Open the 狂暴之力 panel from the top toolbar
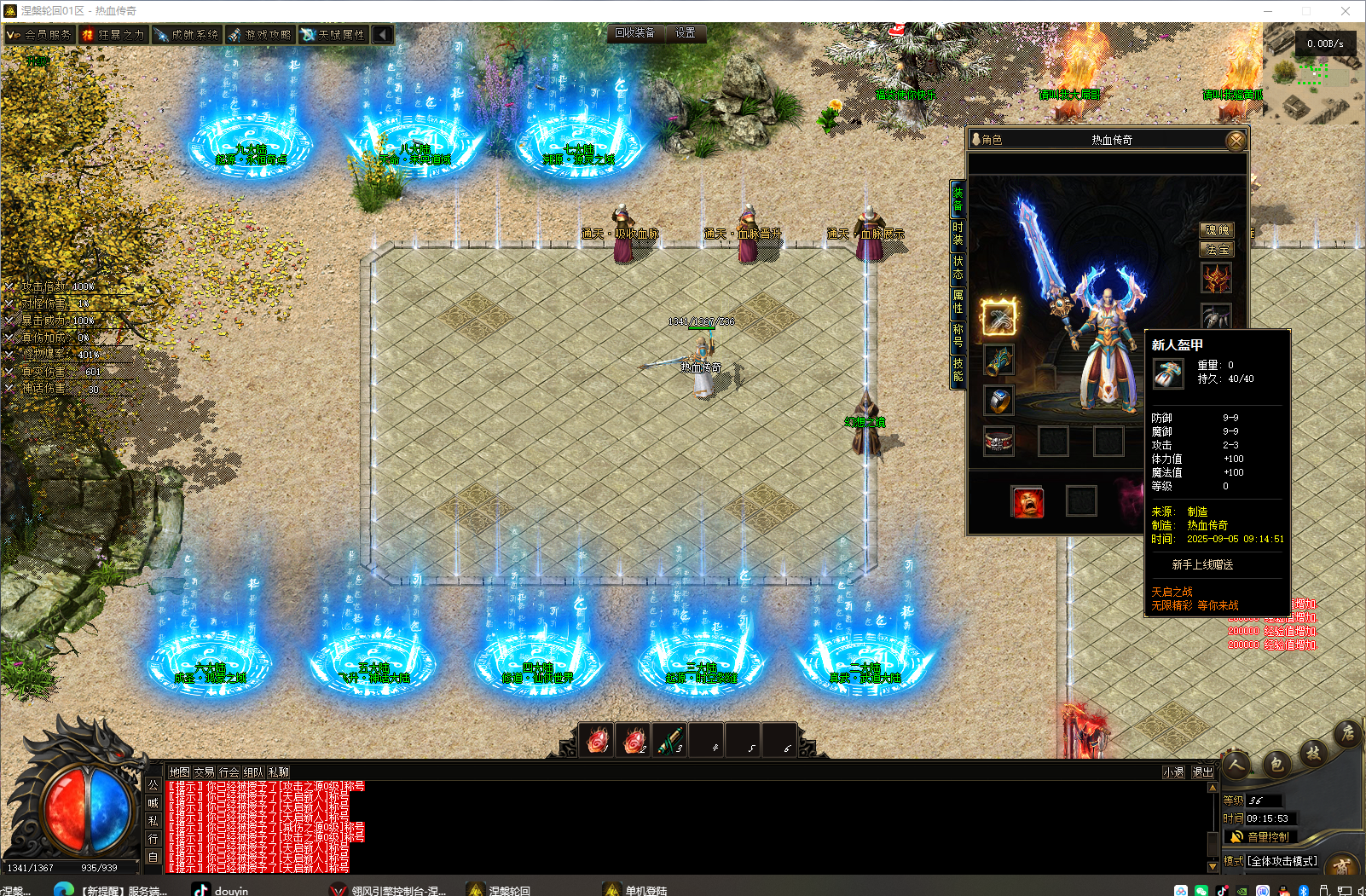The image size is (1366, 896). click(x=113, y=34)
